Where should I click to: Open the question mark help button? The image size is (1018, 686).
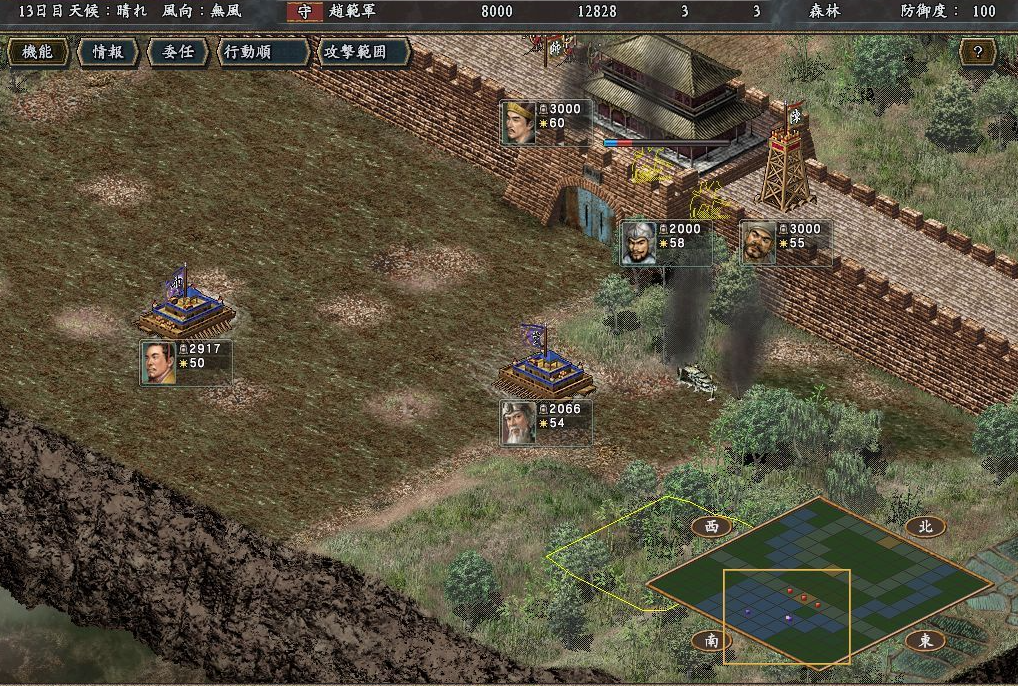pos(978,52)
